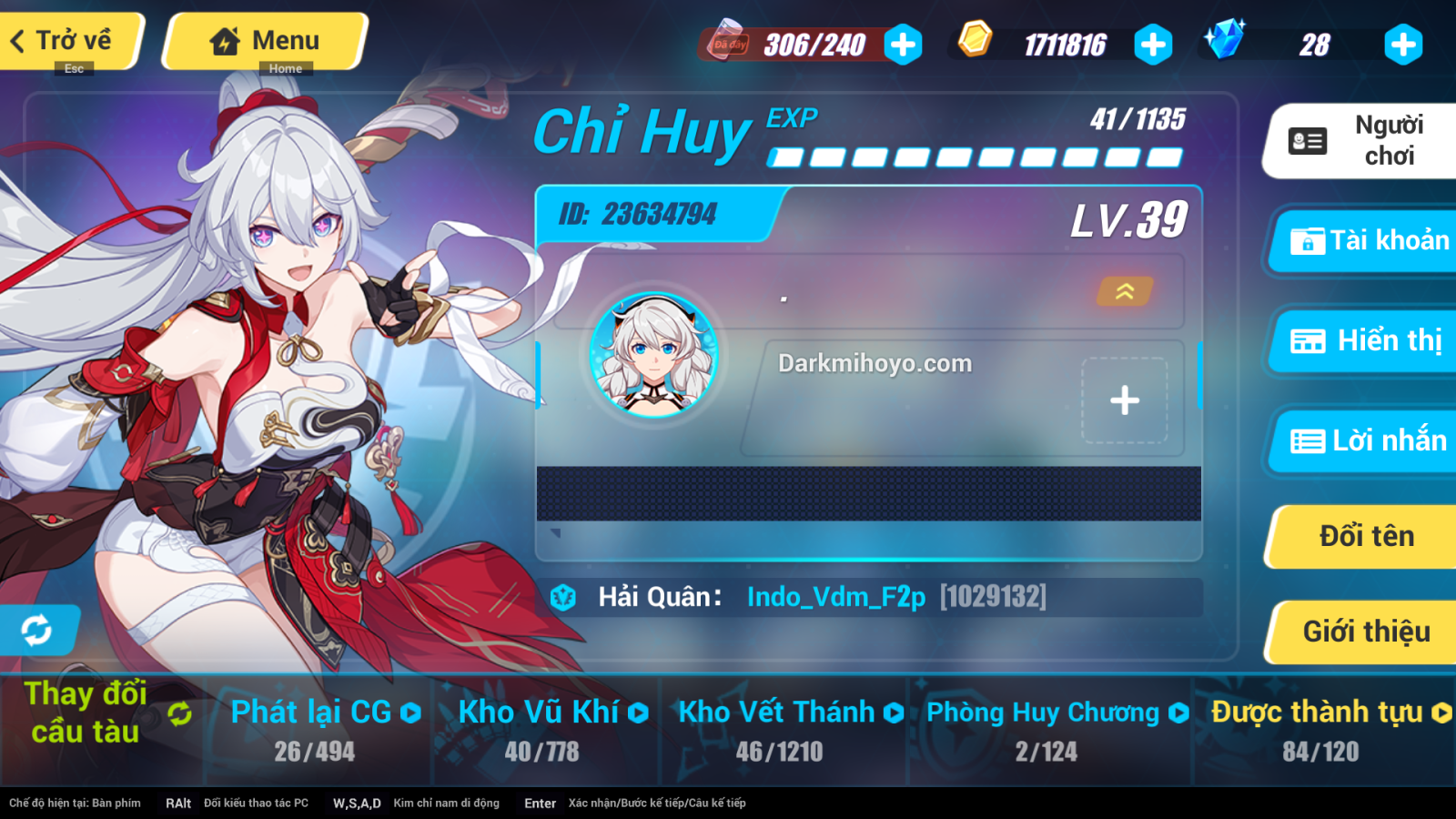Open armada page via Indo_Vdm_F2p link
The width and height of the screenshot is (1456, 819).
pyautogui.click(x=835, y=597)
